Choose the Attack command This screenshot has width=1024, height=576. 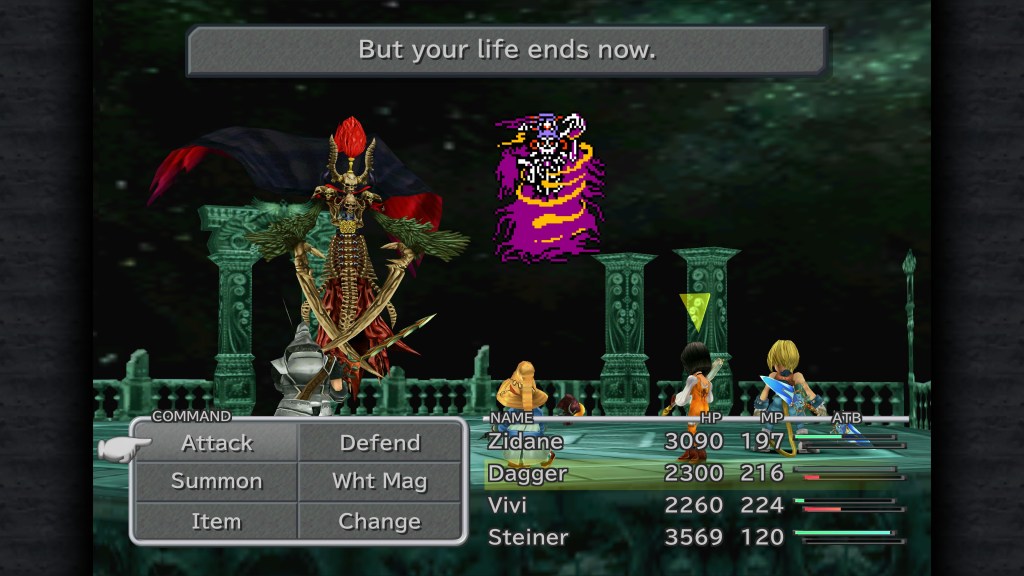217,443
